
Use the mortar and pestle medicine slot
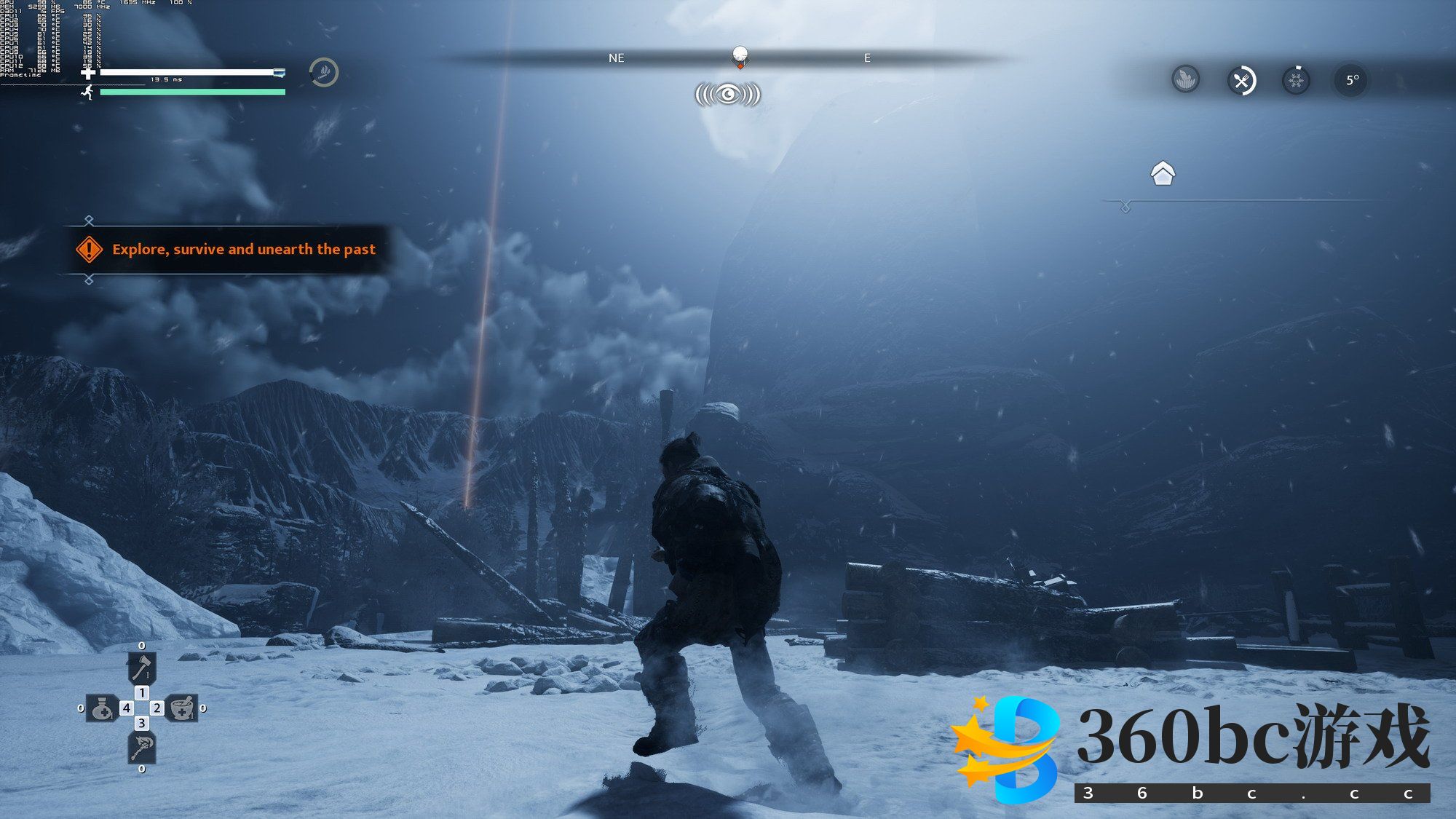coord(182,708)
